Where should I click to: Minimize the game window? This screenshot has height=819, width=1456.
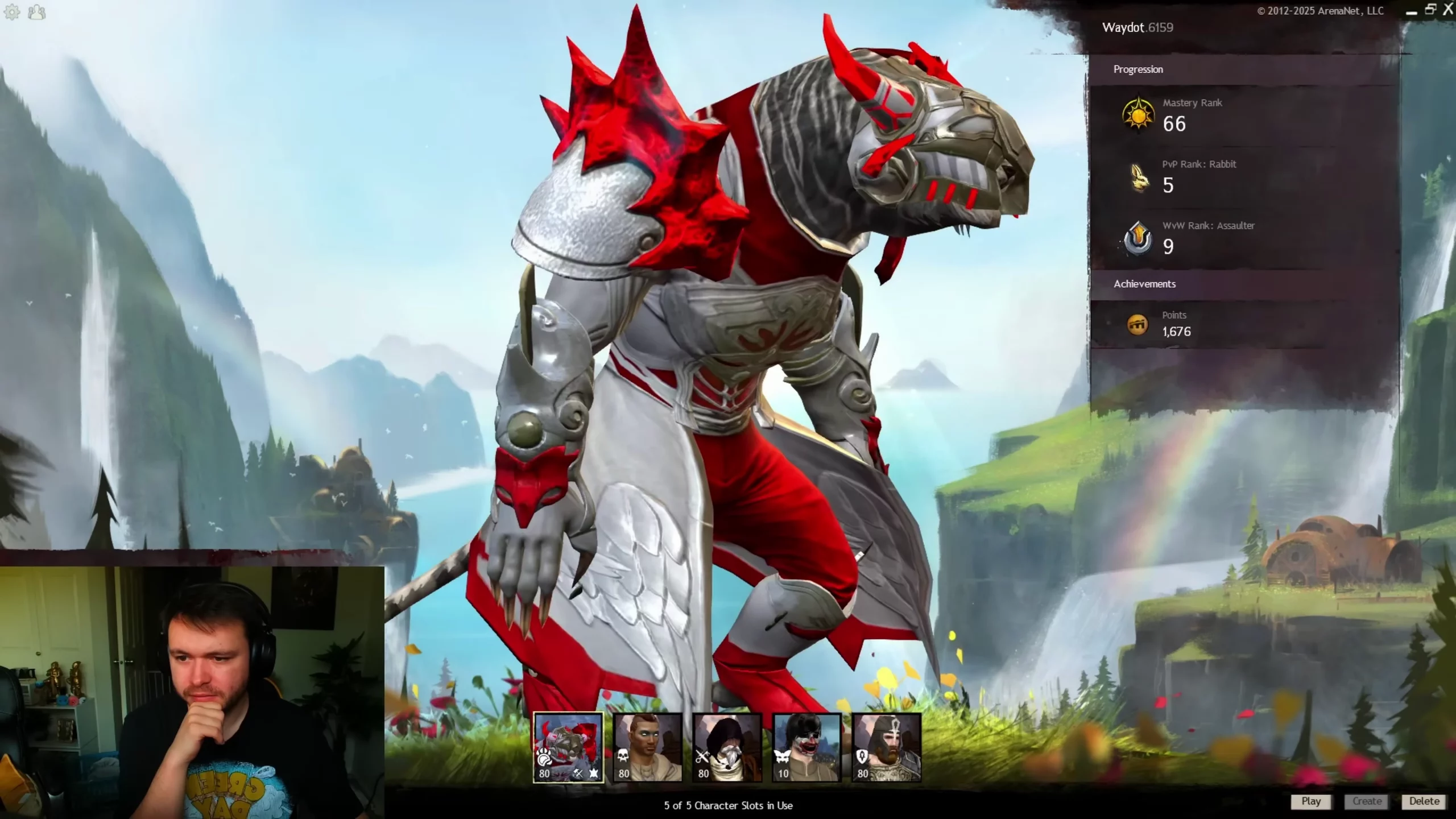pos(1412,12)
